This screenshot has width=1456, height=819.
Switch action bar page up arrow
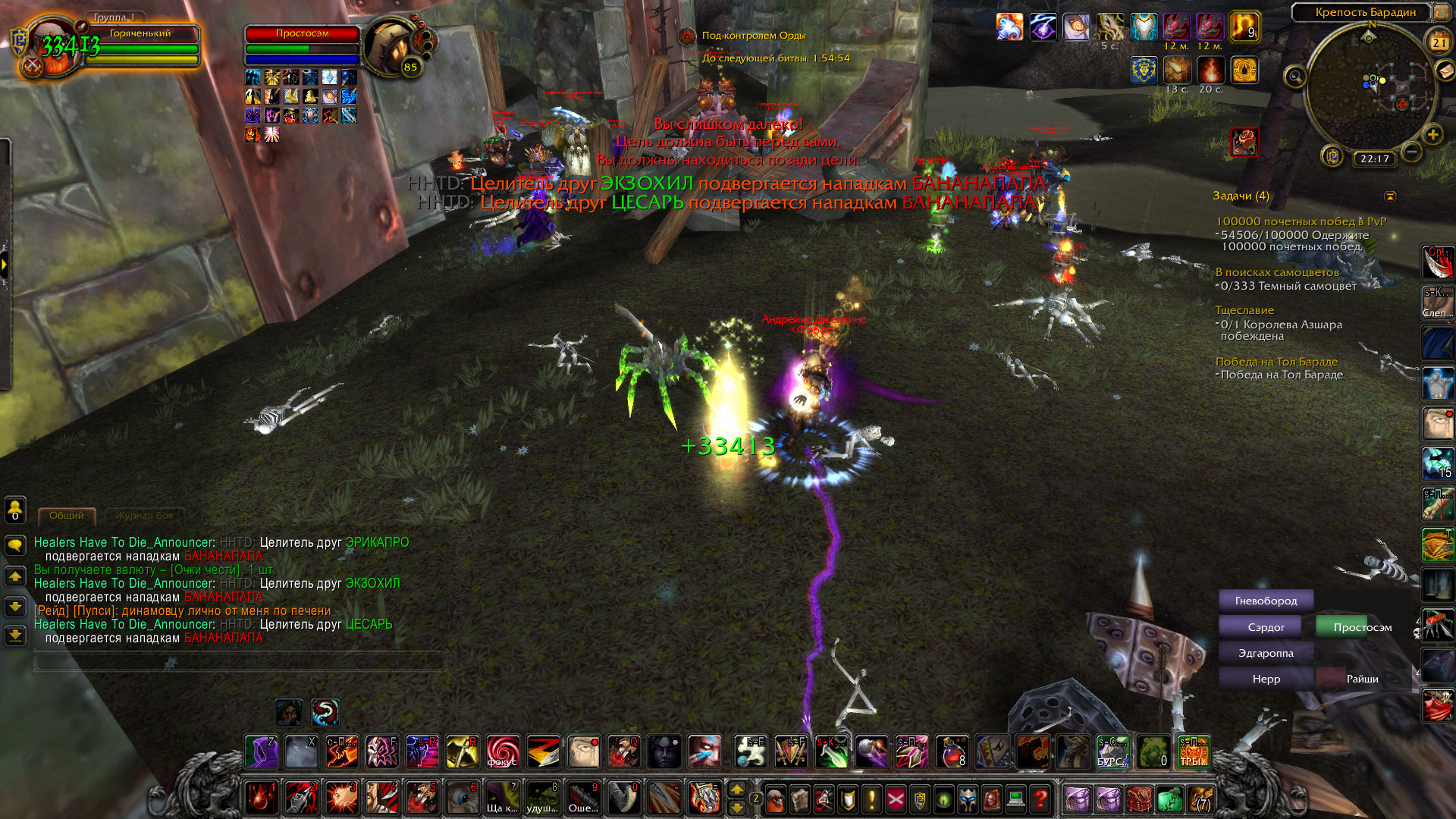pyautogui.click(x=736, y=790)
